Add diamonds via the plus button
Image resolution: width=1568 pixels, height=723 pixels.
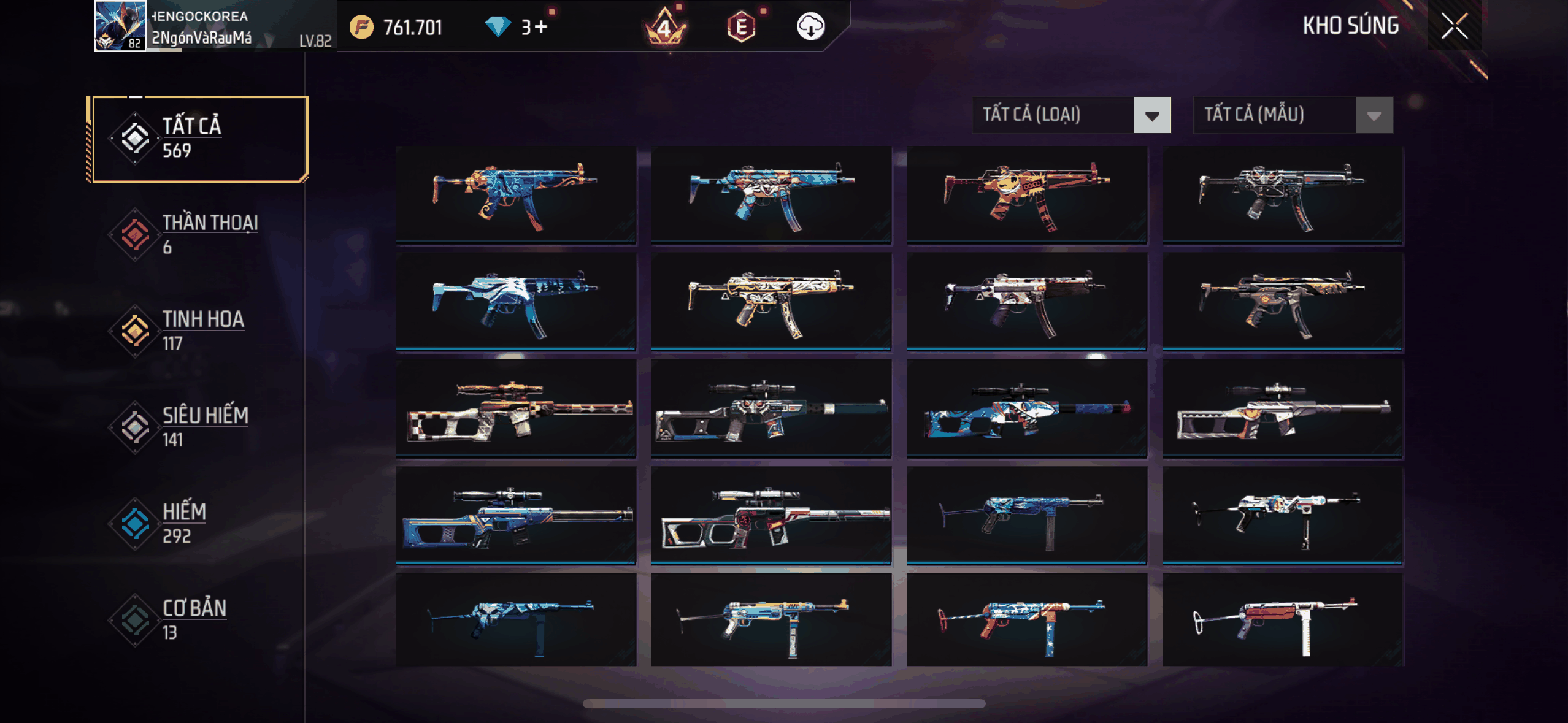pos(540,27)
